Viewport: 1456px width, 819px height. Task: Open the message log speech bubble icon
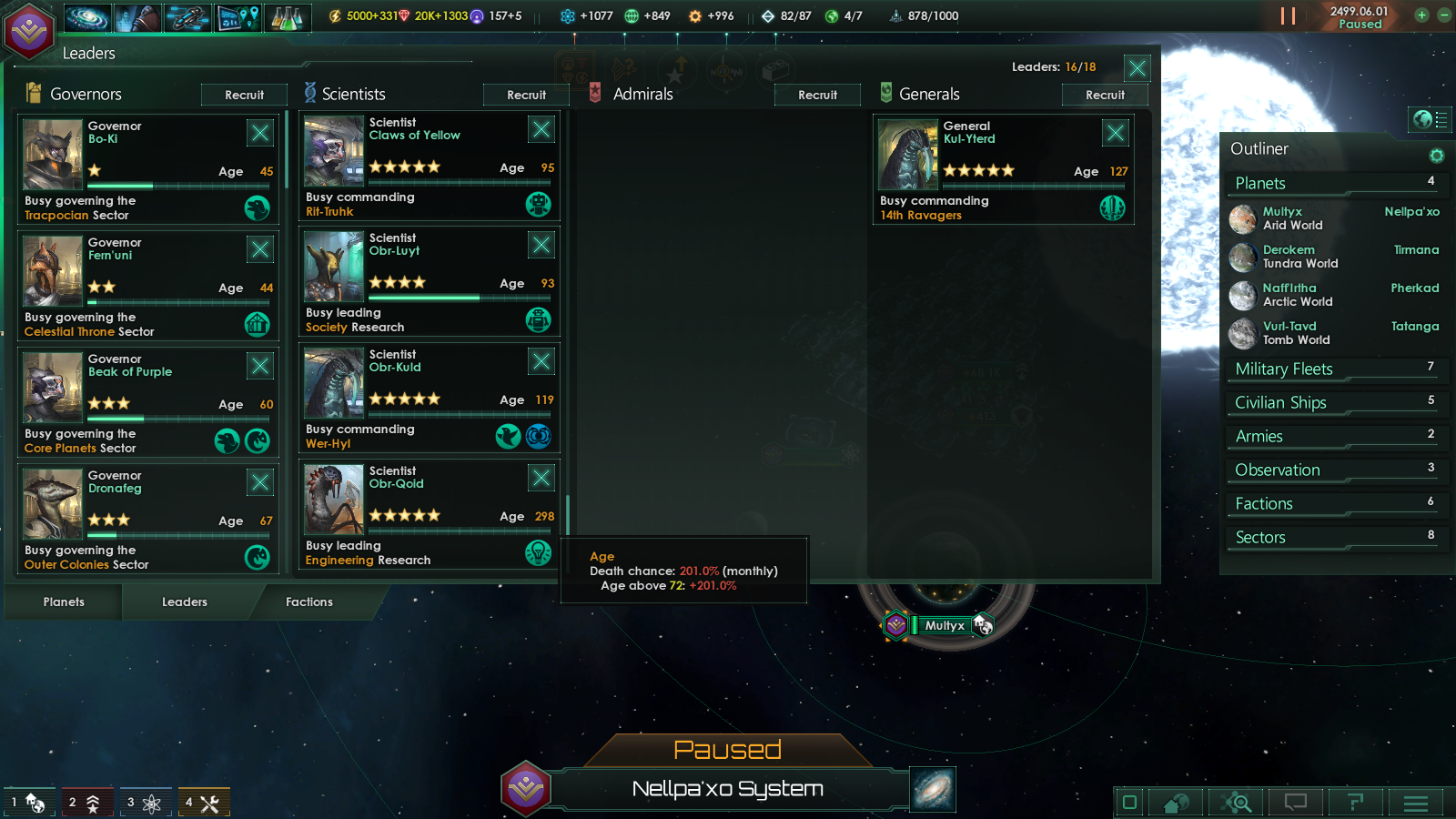[1295, 803]
